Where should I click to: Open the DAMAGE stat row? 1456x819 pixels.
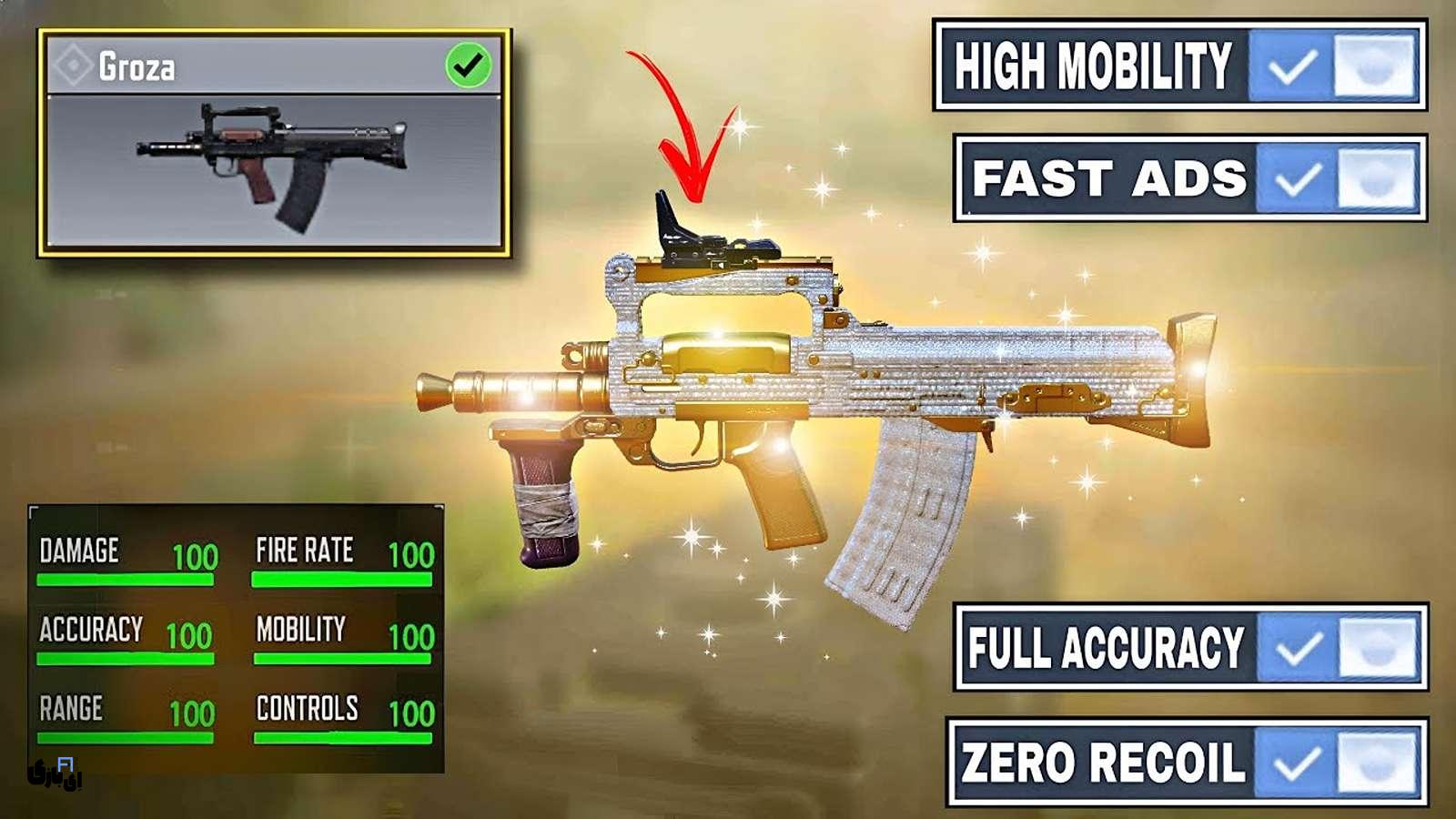click(77, 551)
